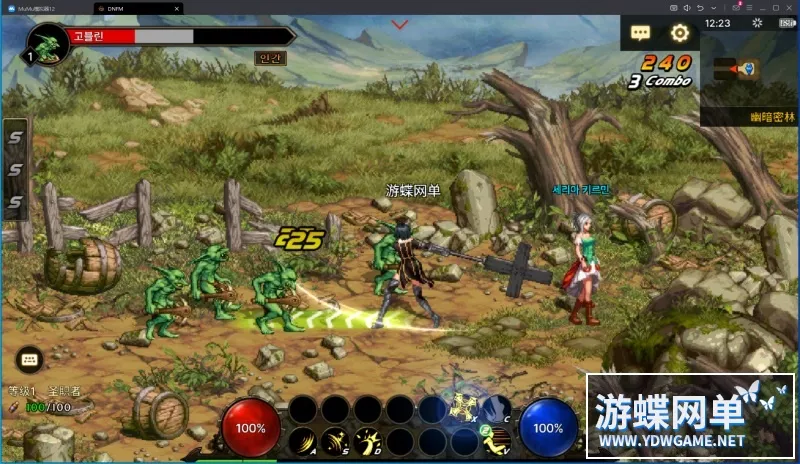Activate the slash skill labeled A
The image size is (800, 464).
click(x=302, y=440)
